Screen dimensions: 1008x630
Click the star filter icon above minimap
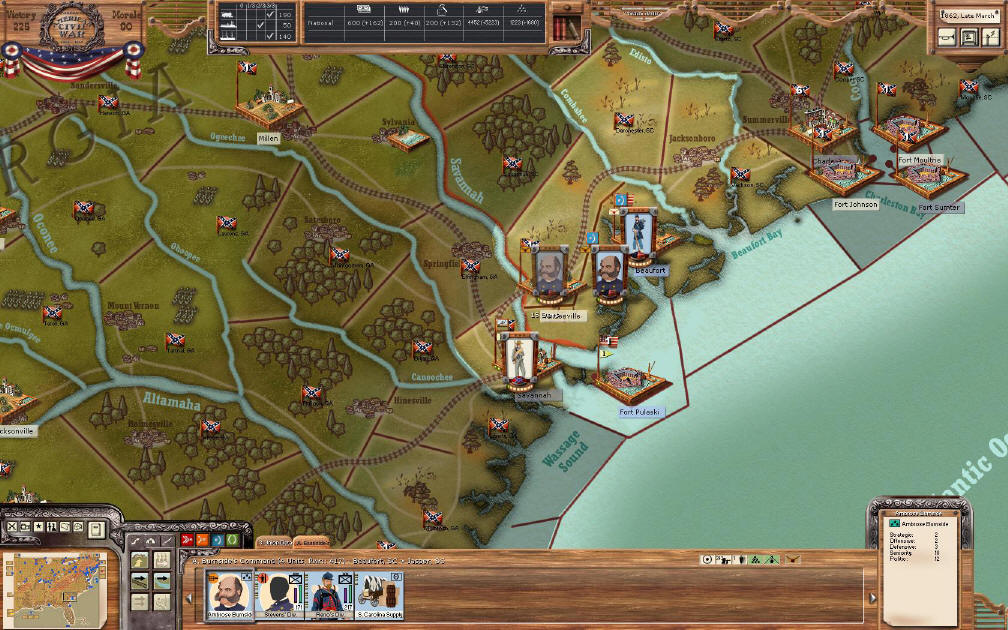coord(38,526)
